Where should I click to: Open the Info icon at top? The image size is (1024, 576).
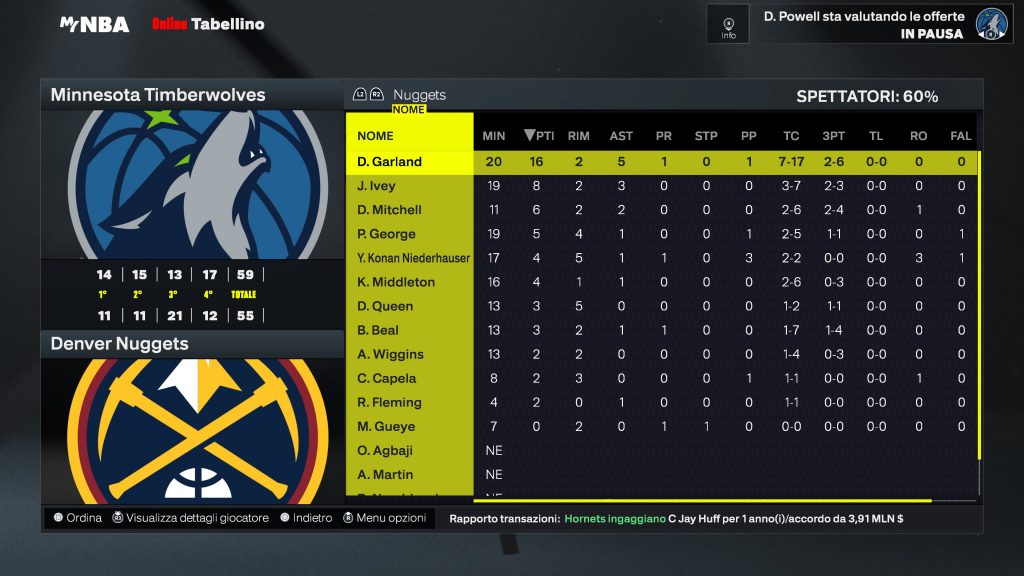(x=728, y=24)
